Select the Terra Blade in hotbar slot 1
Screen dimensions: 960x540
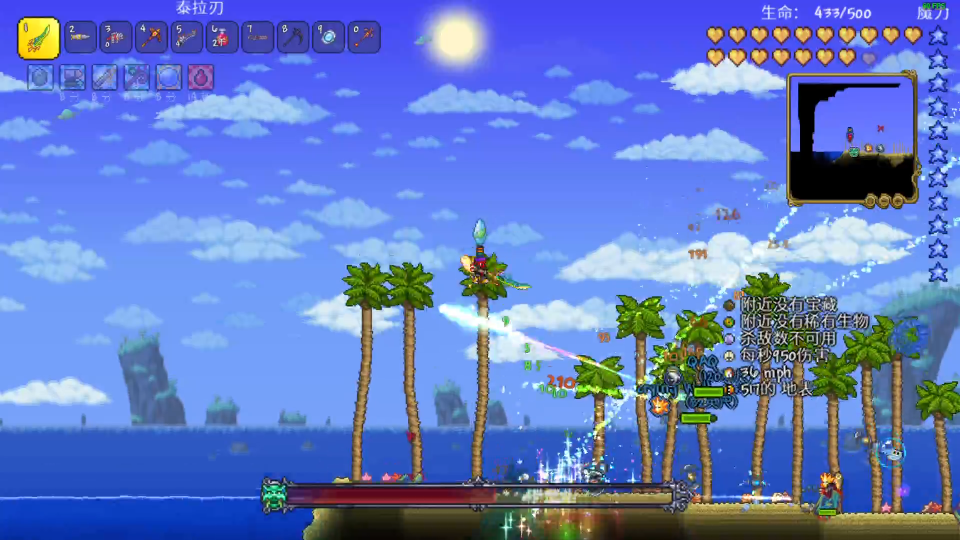point(38,38)
